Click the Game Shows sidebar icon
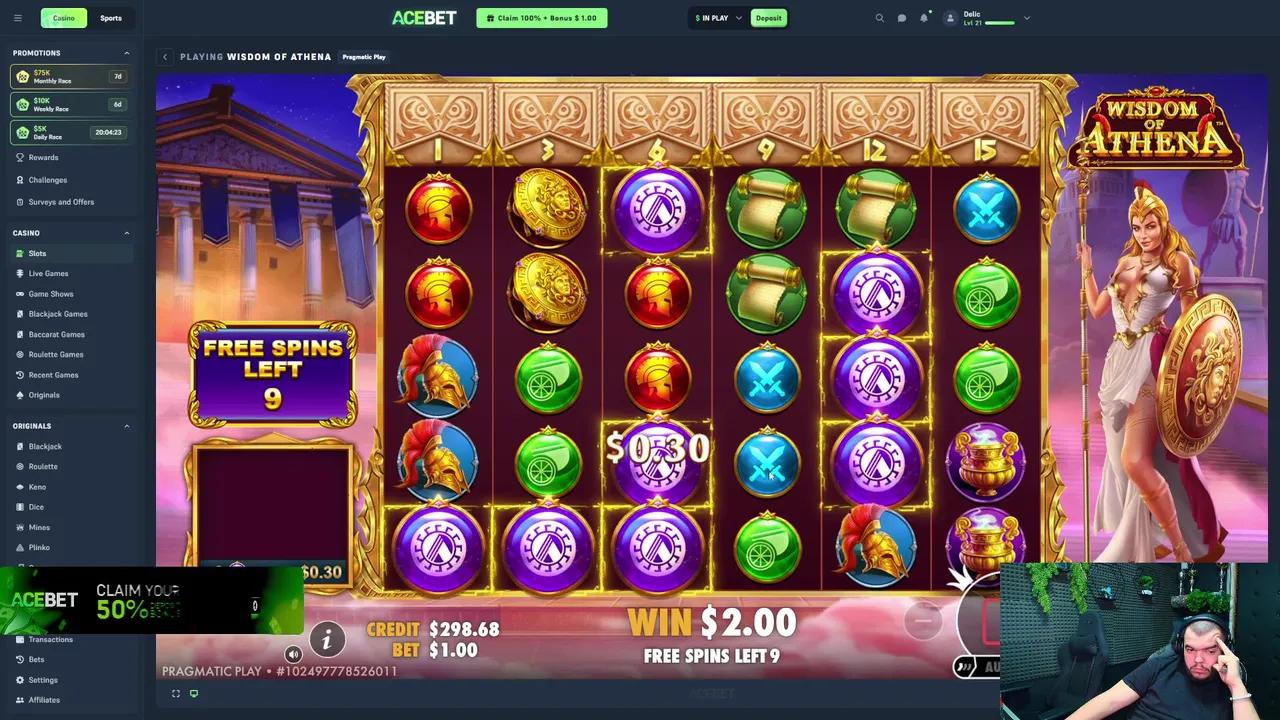 [22, 294]
